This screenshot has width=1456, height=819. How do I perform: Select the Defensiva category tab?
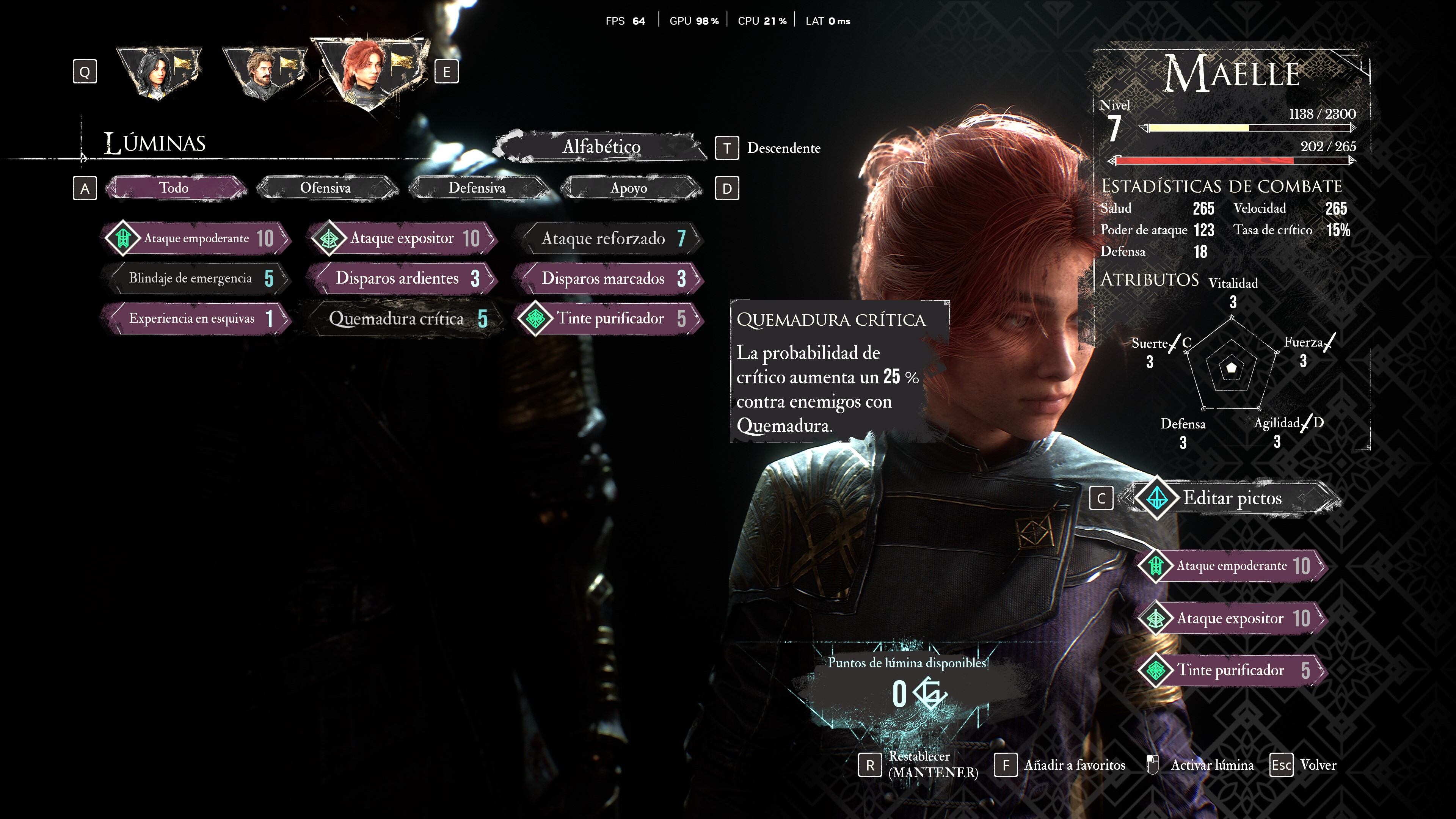click(x=477, y=188)
